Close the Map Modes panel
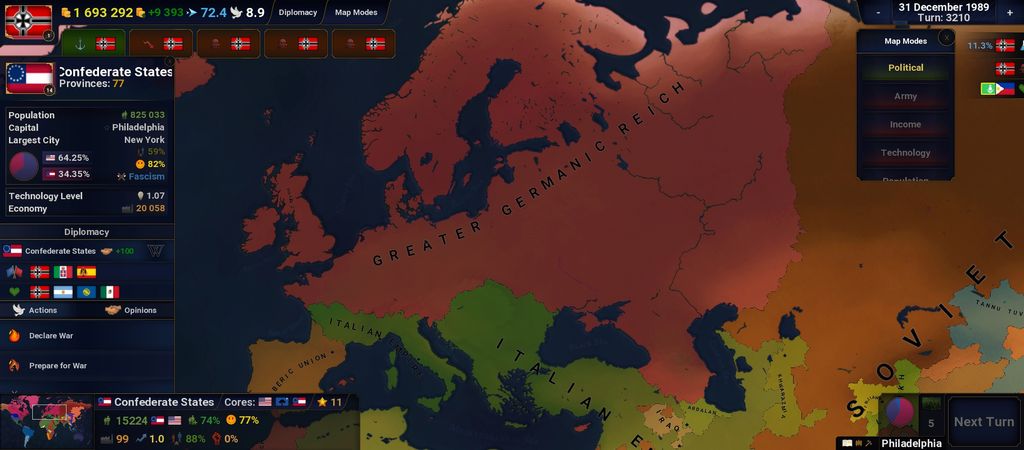Image resolution: width=1024 pixels, height=450 pixels. 946,38
